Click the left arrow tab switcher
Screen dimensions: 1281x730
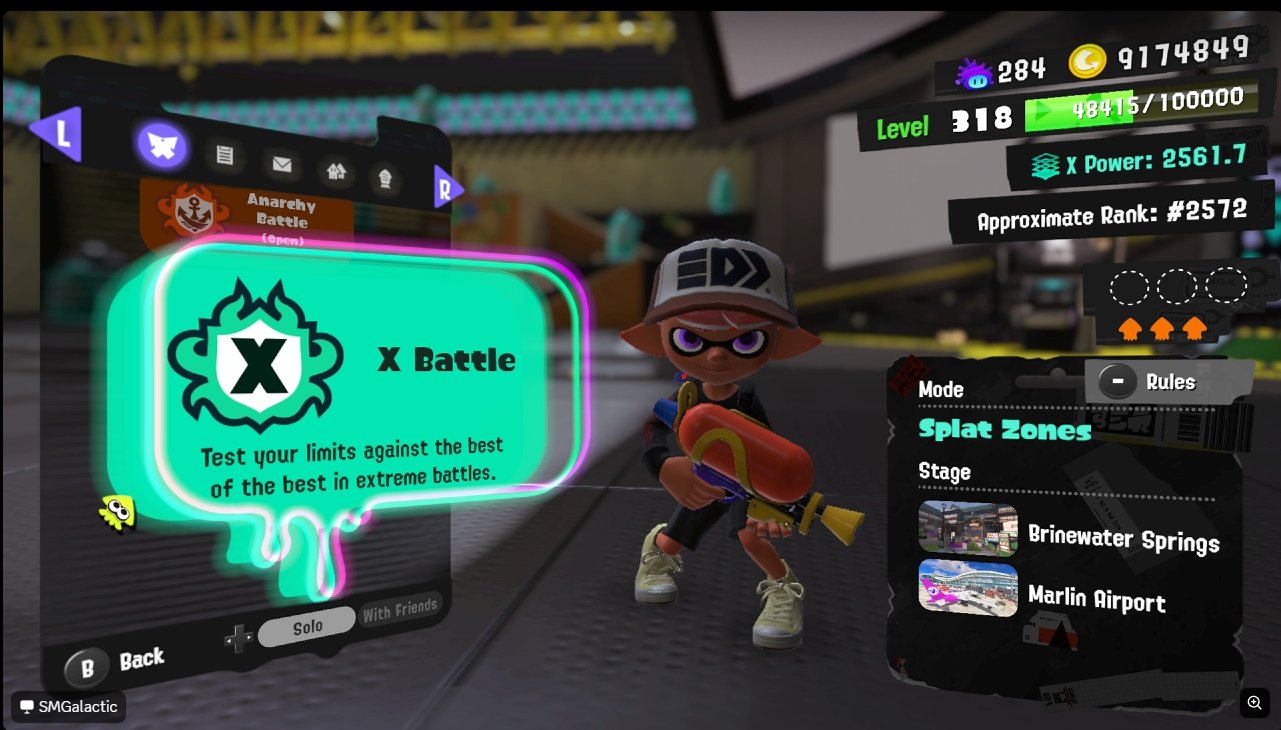tap(56, 133)
